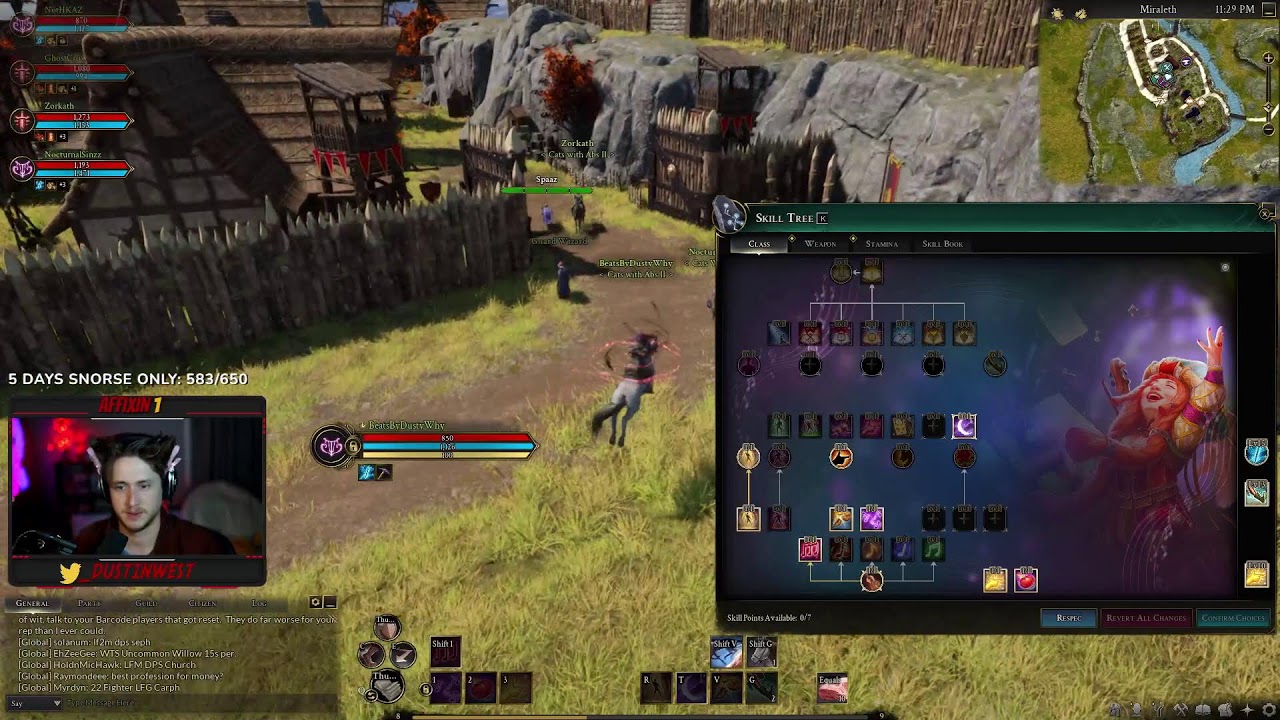Switch to the Weapon skill tab
1280x720 pixels.
[x=820, y=244]
